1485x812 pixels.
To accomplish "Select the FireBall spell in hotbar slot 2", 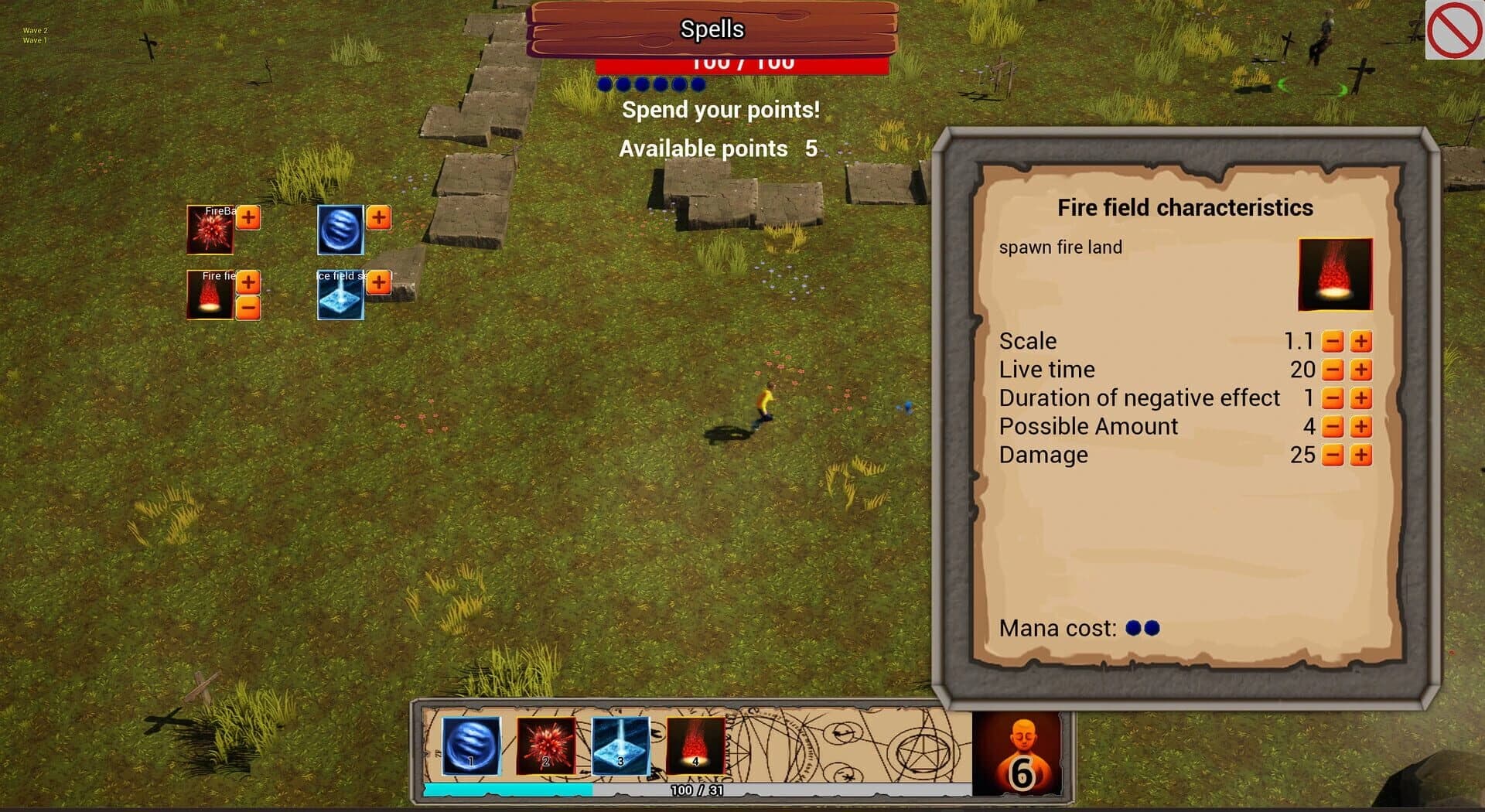I will 544,745.
